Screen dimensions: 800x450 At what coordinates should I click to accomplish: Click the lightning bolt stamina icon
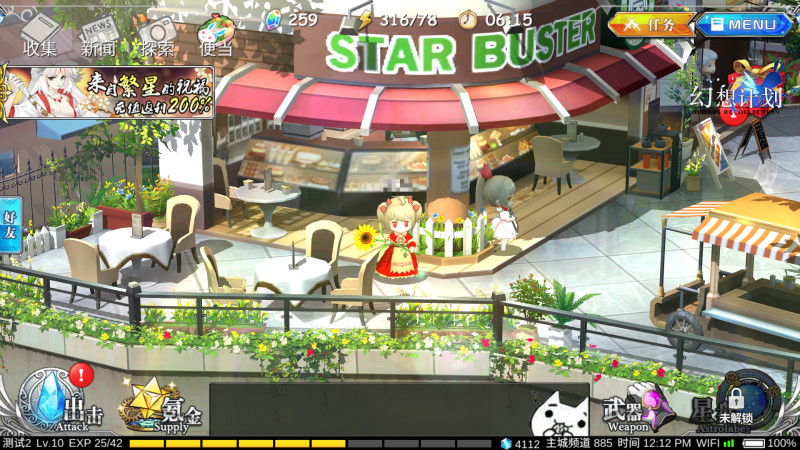point(365,19)
